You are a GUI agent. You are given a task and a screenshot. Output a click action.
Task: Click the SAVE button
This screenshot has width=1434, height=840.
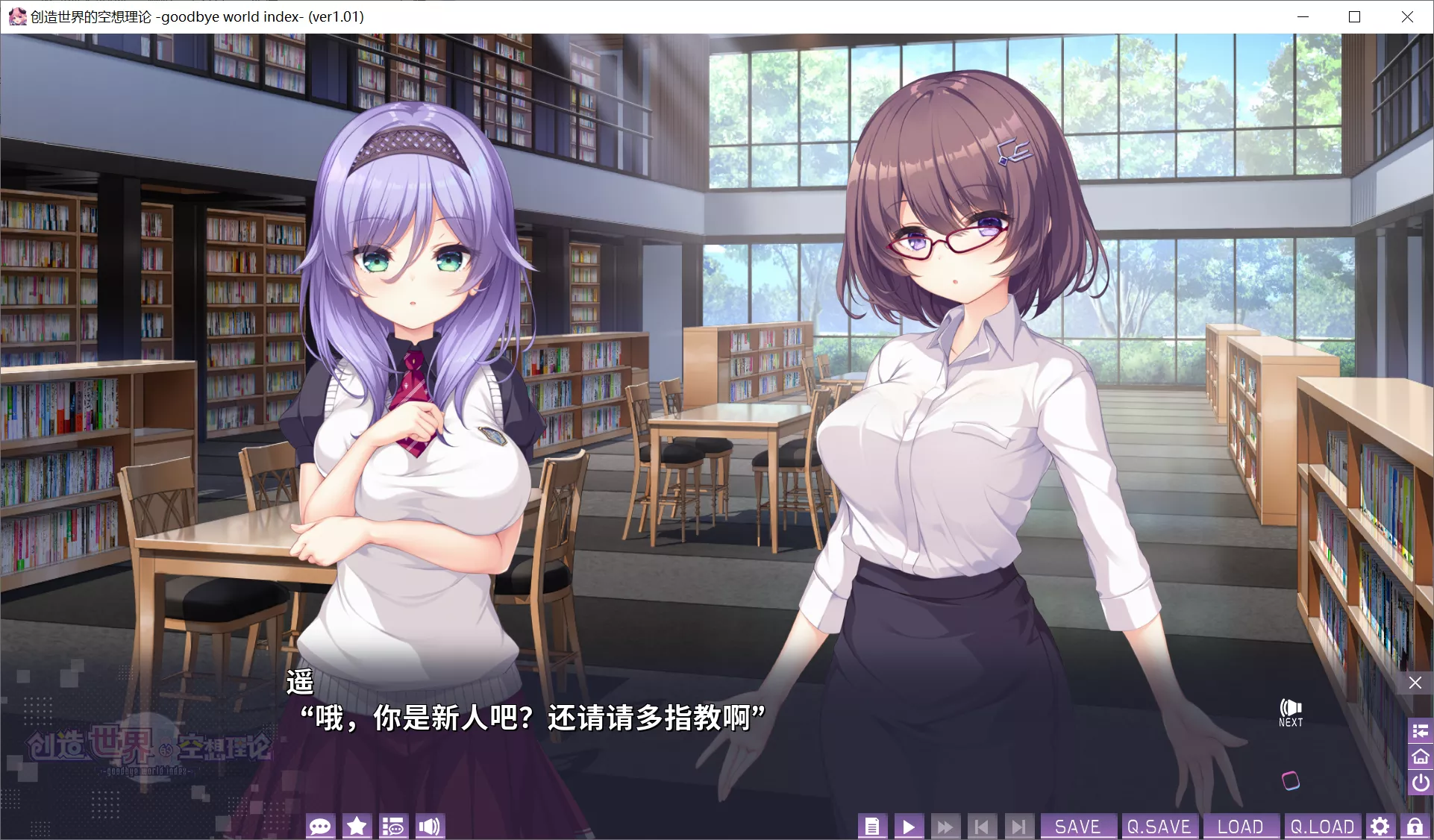pos(1079,826)
